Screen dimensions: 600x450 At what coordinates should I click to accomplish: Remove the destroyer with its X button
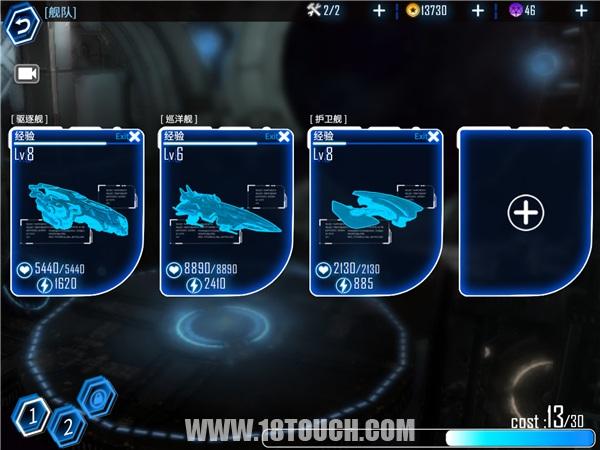point(134,137)
